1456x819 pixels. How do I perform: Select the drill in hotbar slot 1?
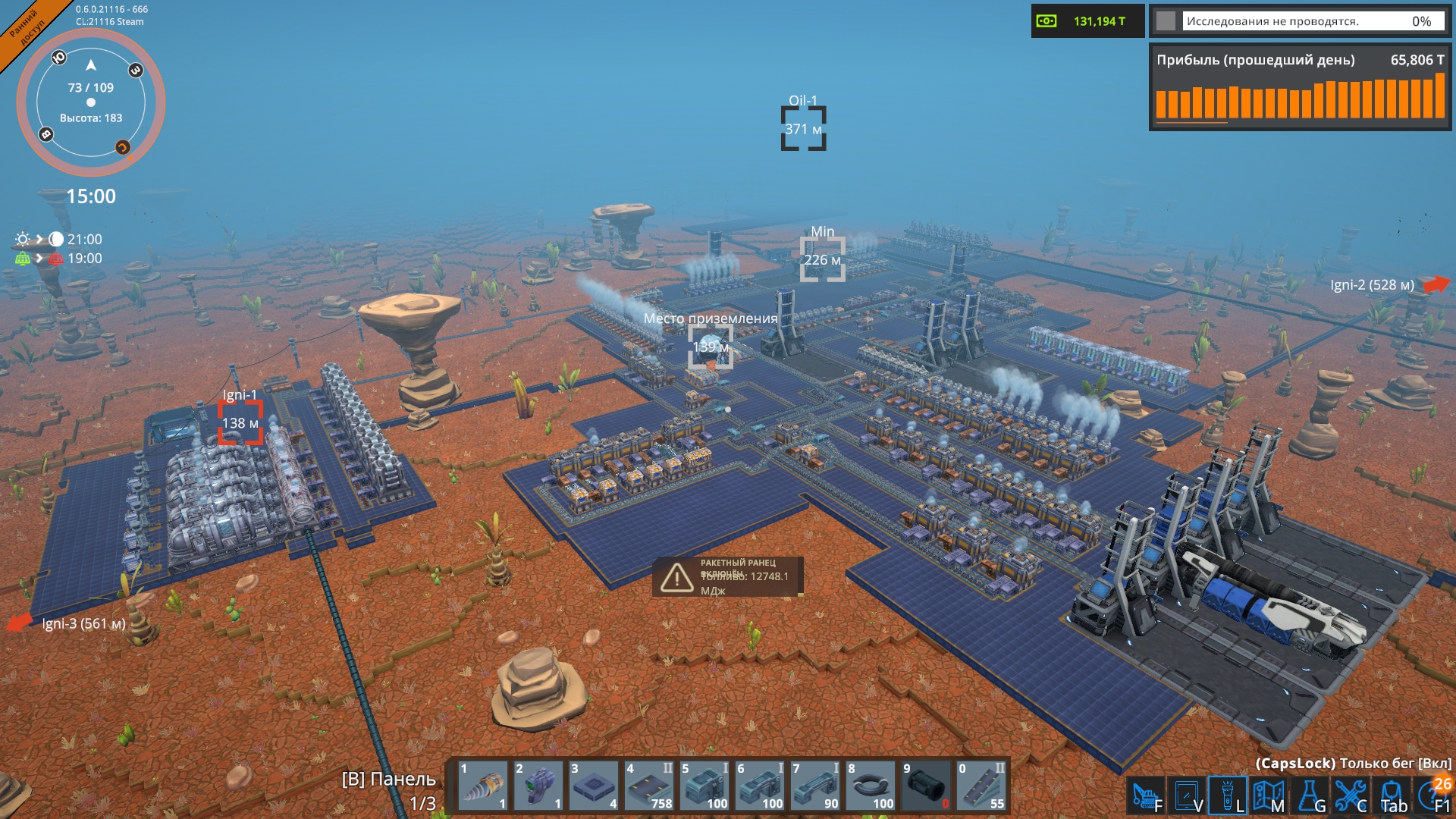click(x=483, y=786)
